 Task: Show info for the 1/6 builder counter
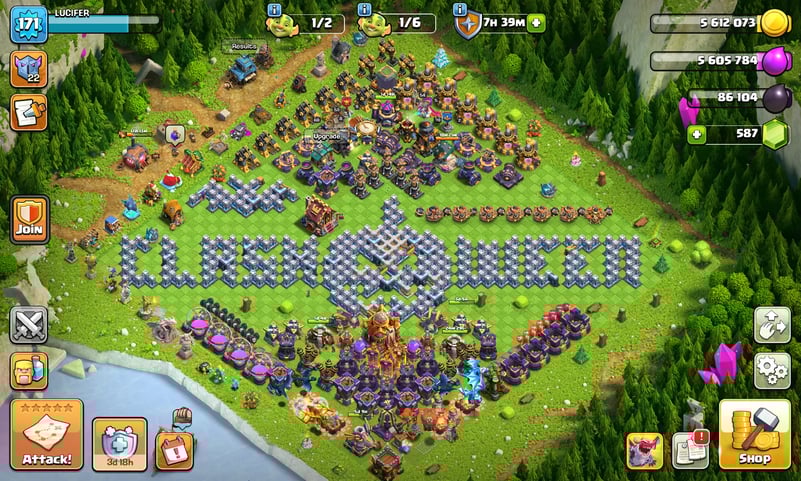(x=365, y=10)
